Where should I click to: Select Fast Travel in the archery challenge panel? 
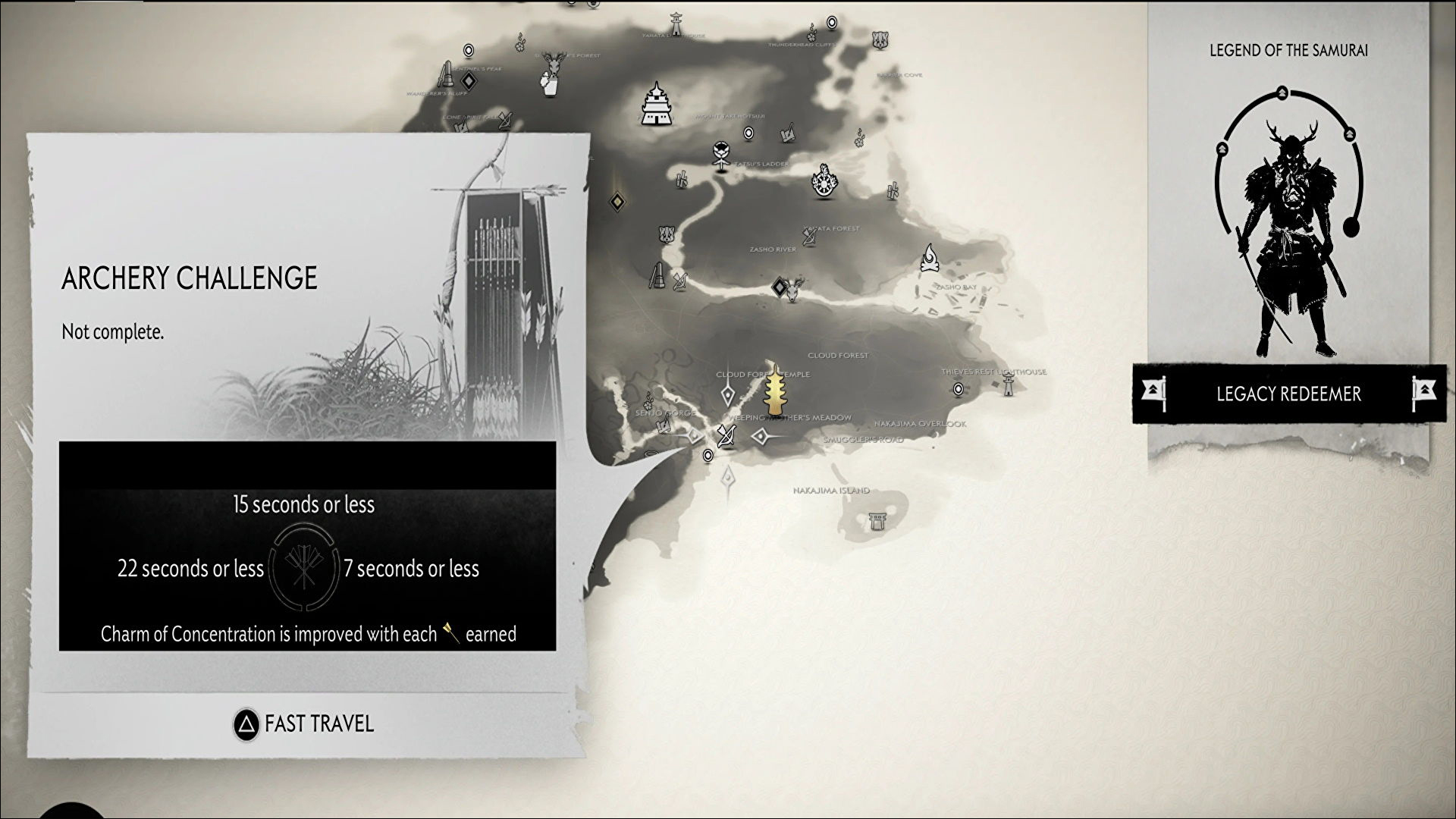(x=304, y=724)
